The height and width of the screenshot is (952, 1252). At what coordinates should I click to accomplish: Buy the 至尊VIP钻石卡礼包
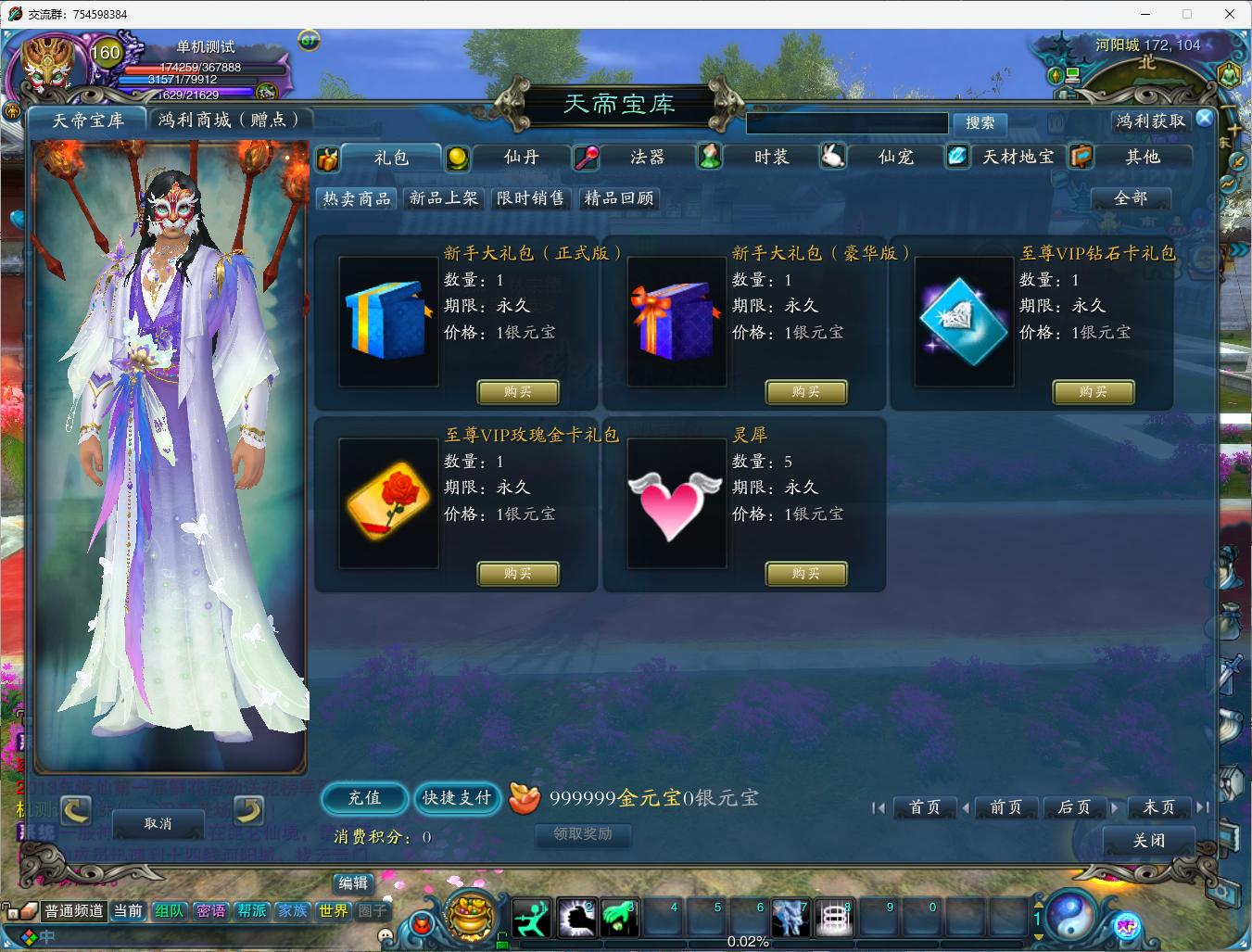1094,392
